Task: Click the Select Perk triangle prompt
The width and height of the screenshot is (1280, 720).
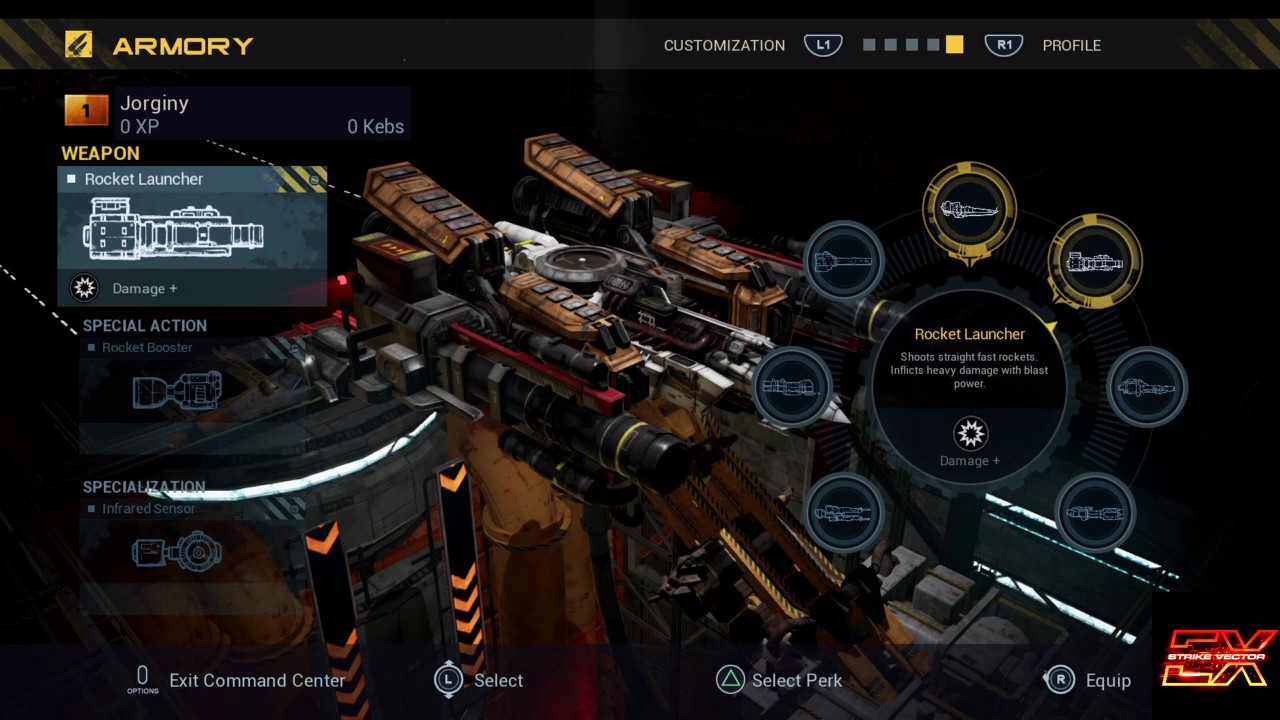Action: (x=730, y=680)
